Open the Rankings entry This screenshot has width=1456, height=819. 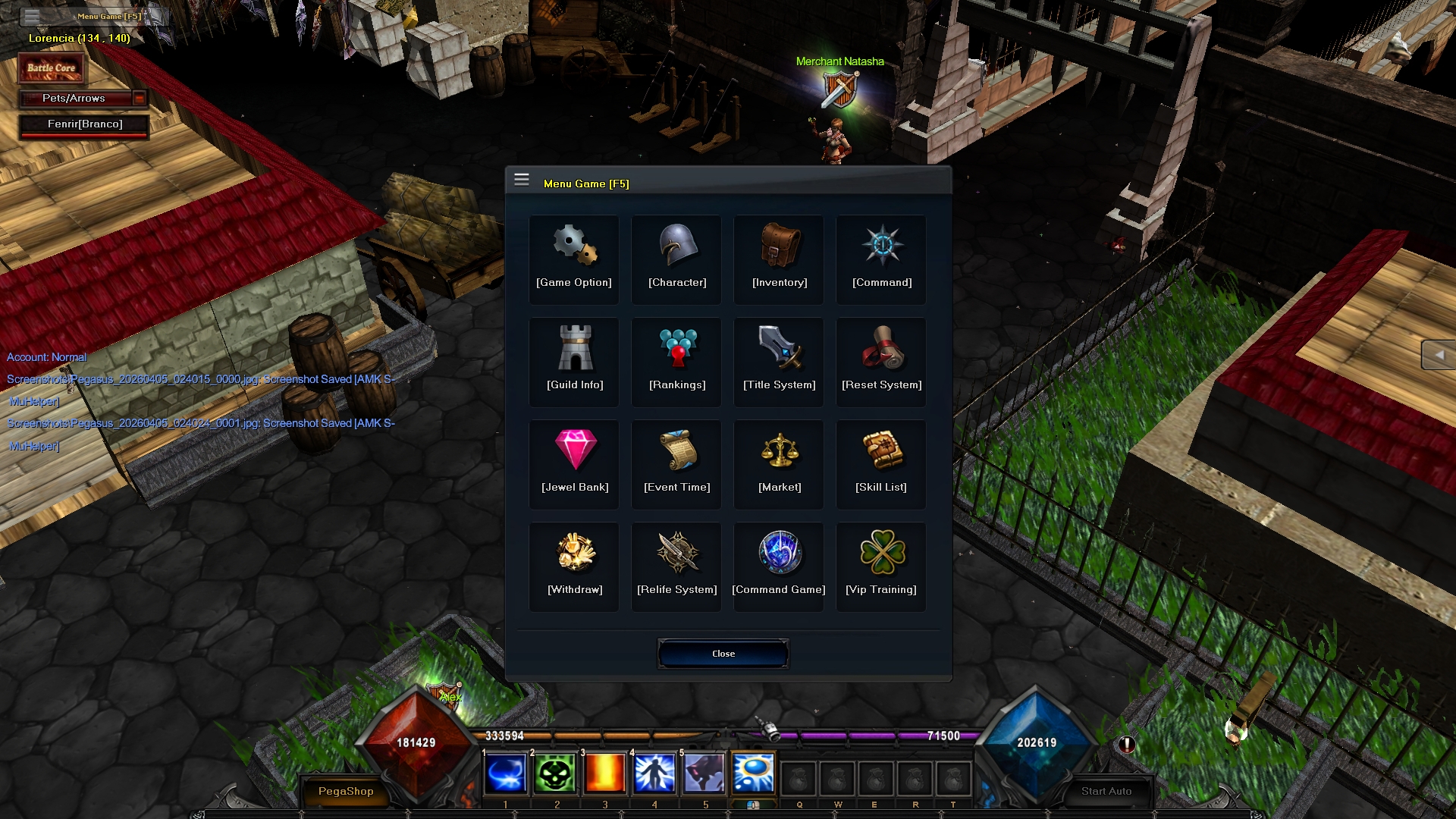tap(676, 362)
